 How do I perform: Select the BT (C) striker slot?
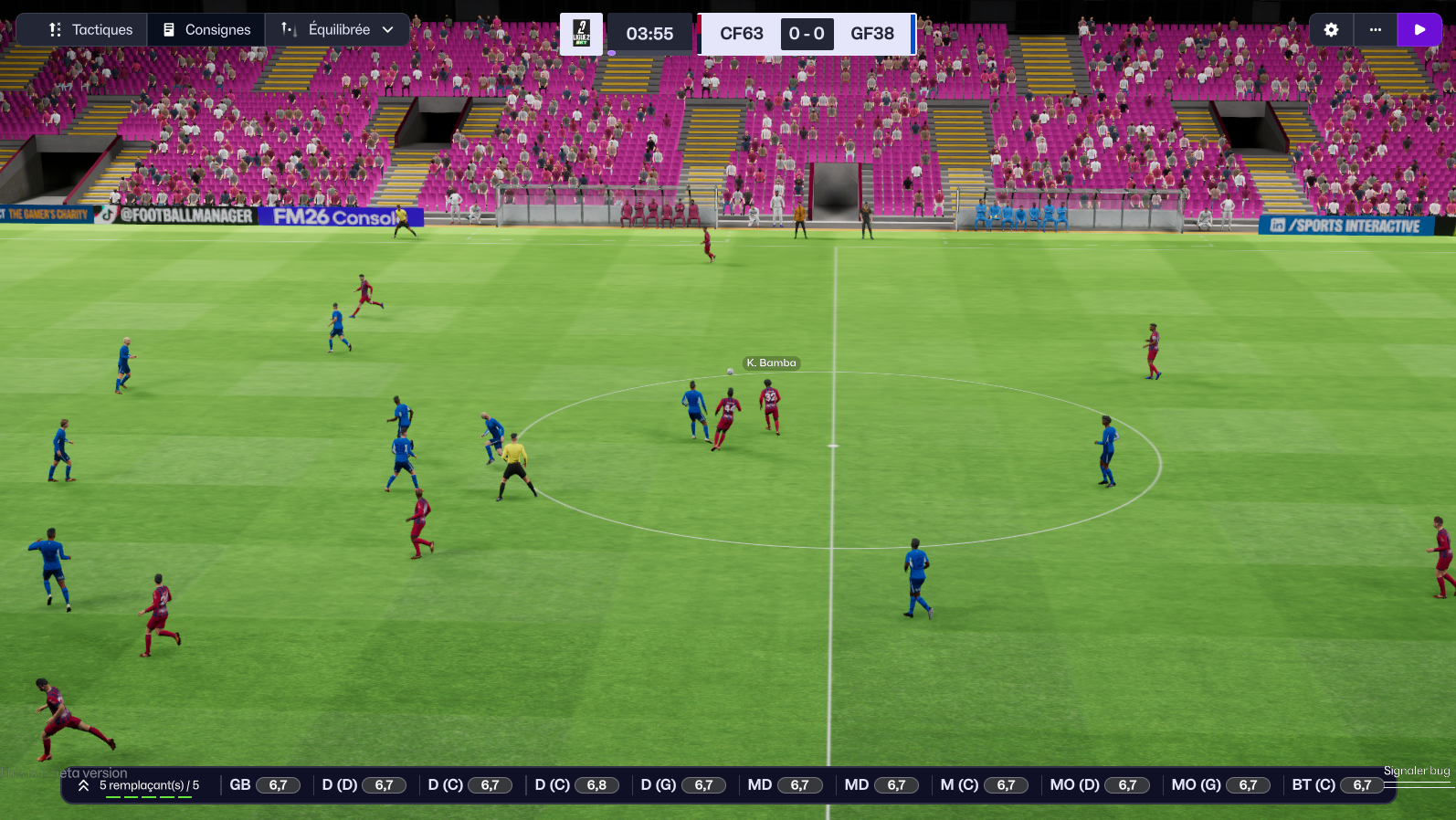tap(1336, 785)
